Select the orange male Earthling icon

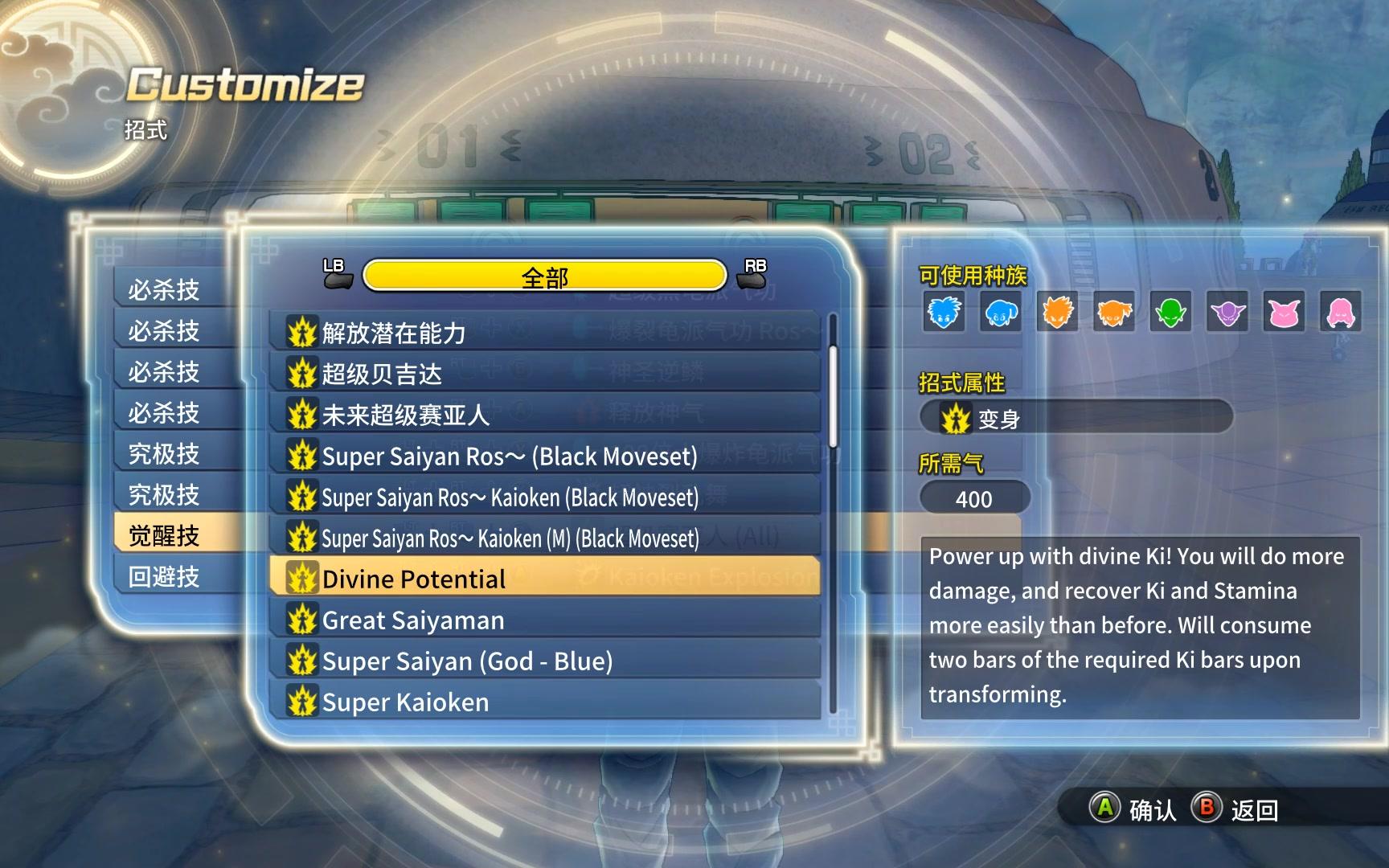pyautogui.click(x=1058, y=313)
